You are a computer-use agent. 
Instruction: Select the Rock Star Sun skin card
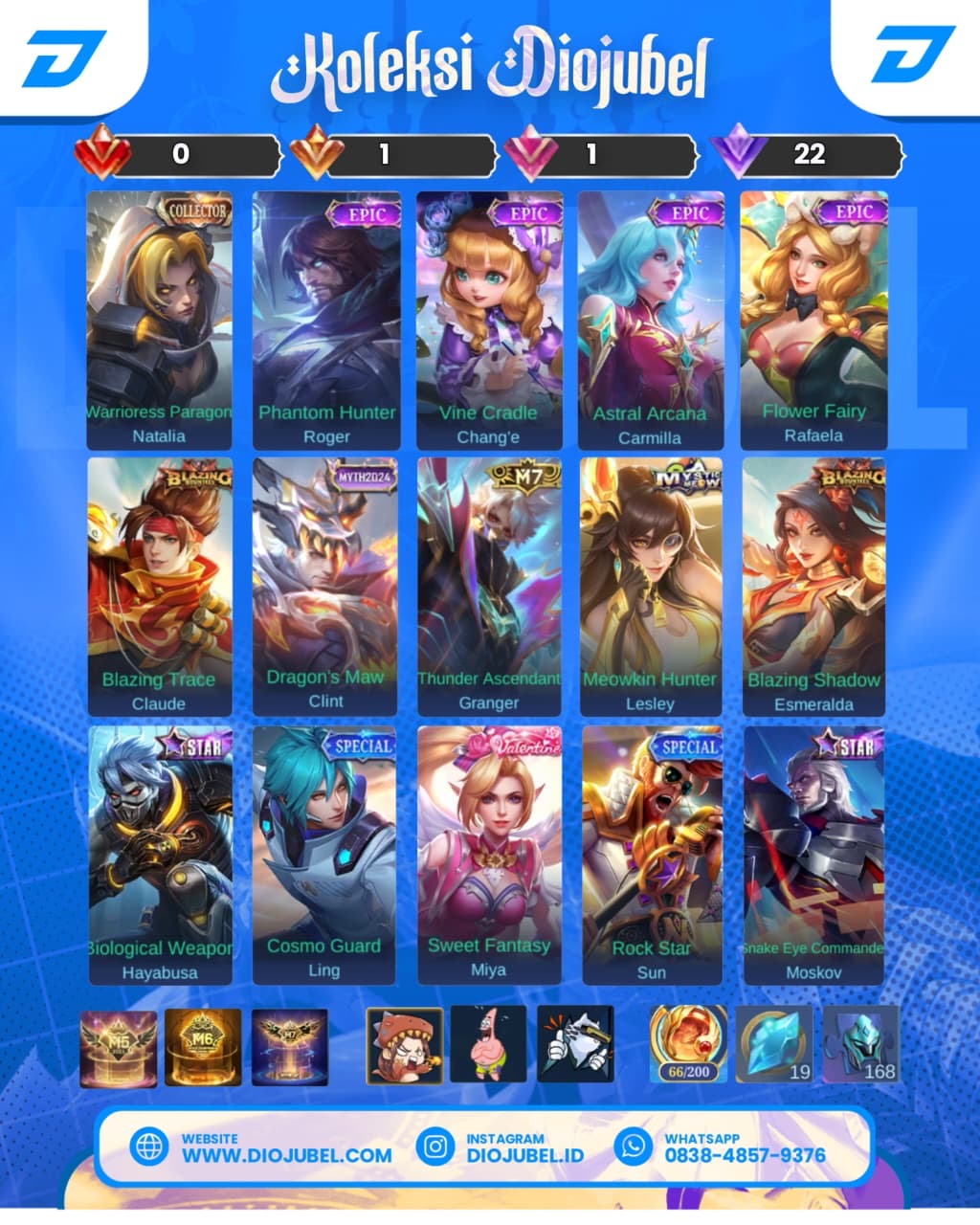(x=652, y=855)
